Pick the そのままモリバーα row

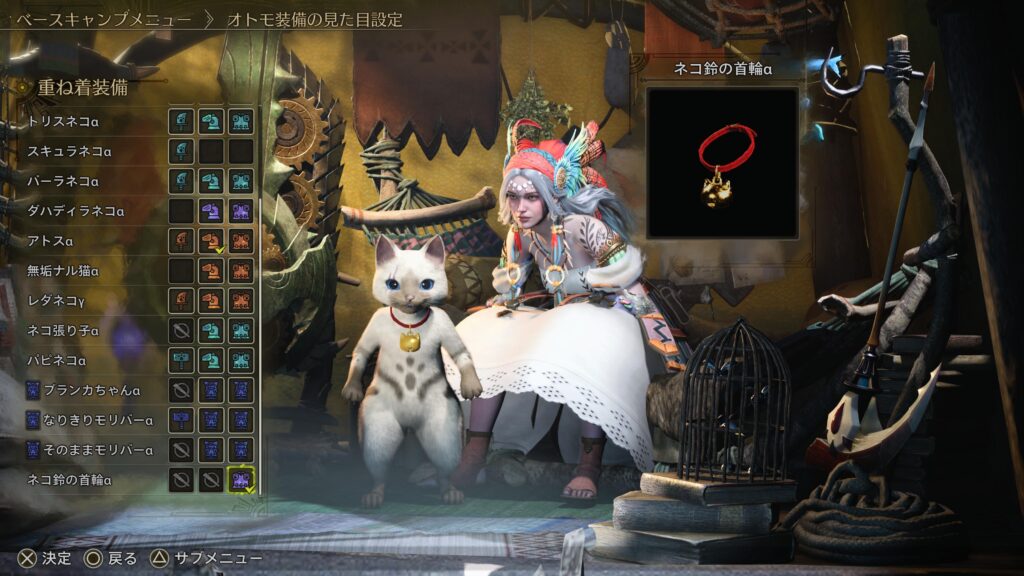(97, 450)
